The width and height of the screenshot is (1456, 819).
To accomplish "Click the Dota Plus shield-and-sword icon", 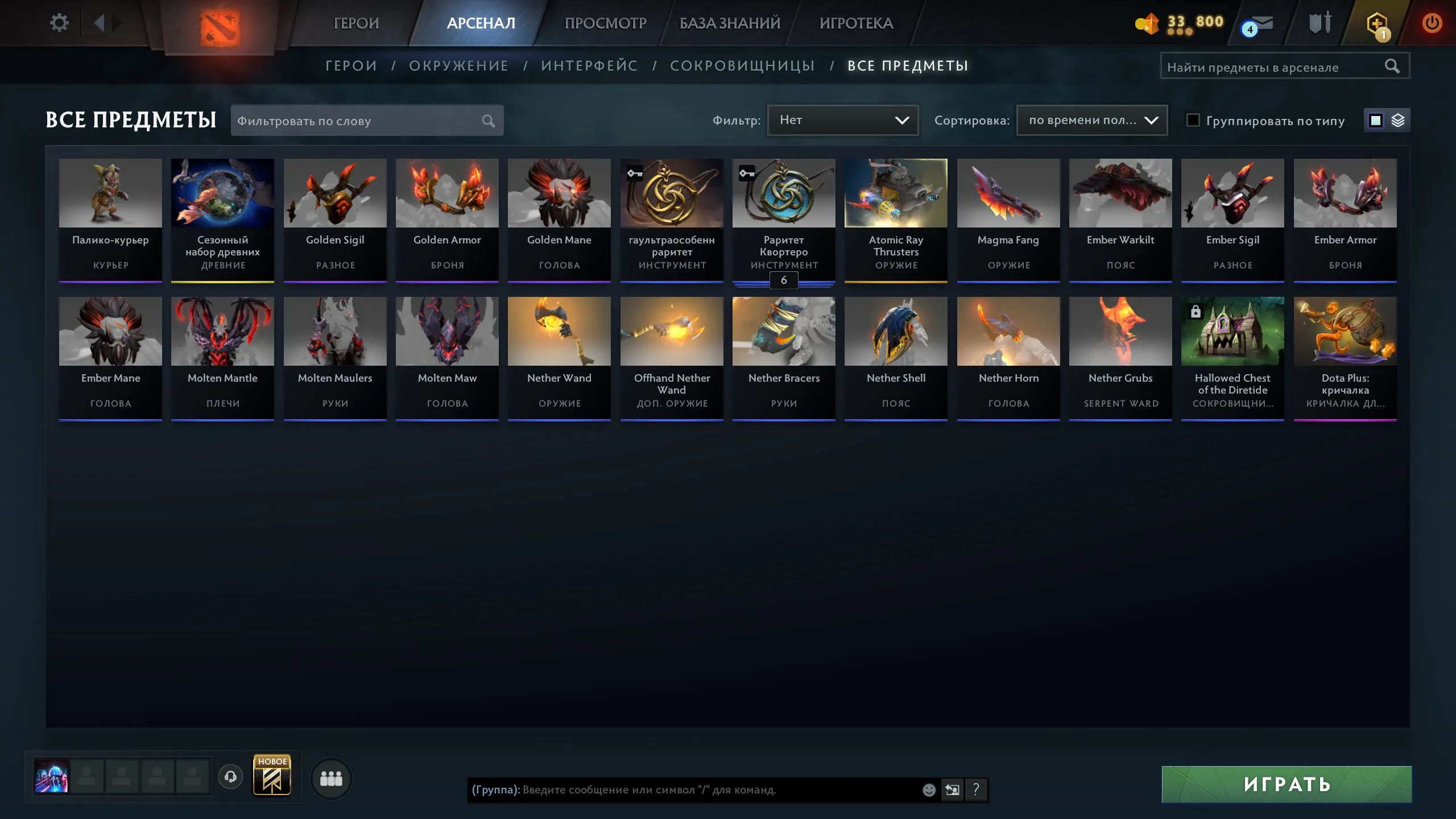I will pyautogui.click(x=1320, y=24).
